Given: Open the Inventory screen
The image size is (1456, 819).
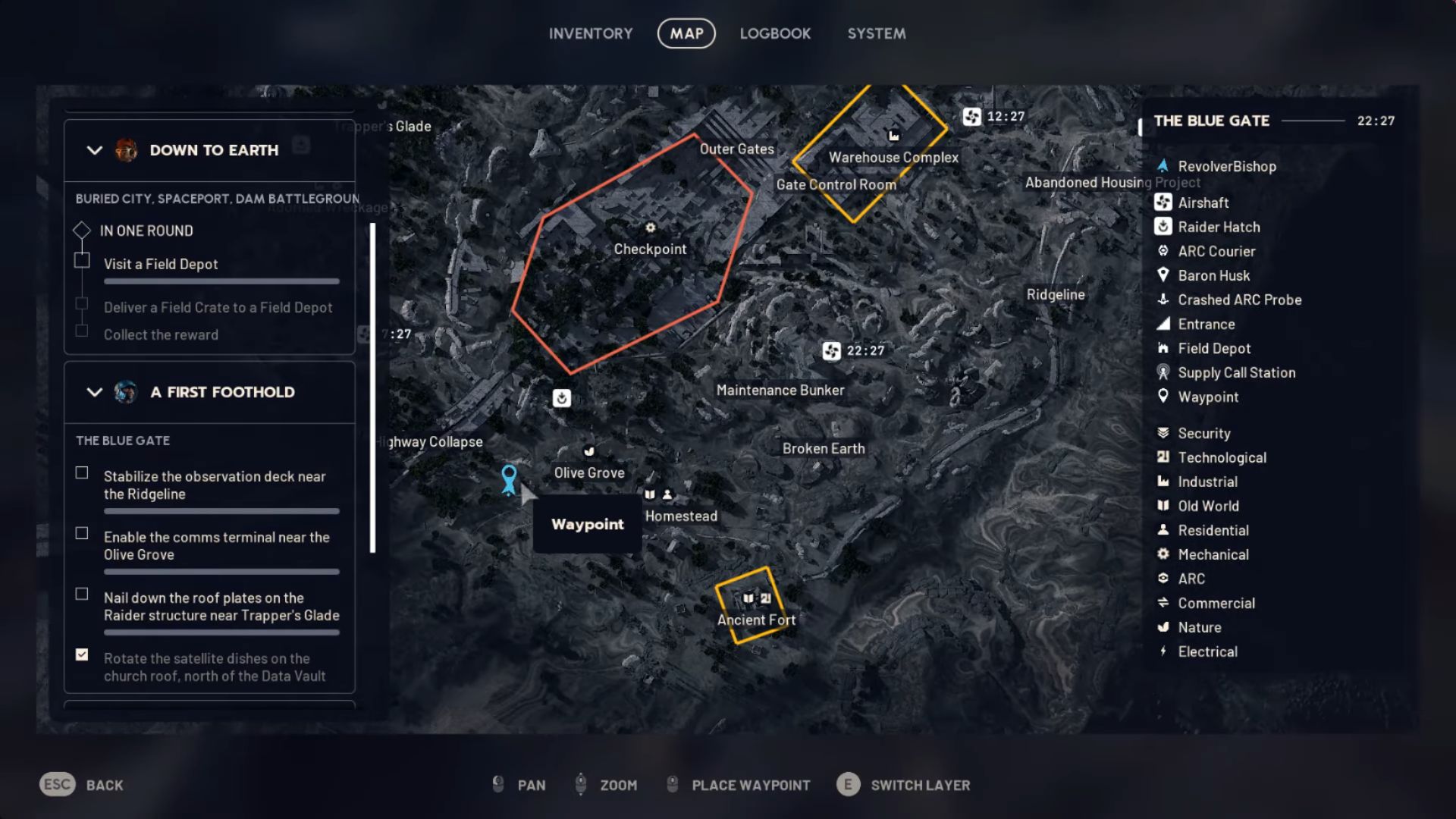Looking at the screenshot, I should (591, 33).
